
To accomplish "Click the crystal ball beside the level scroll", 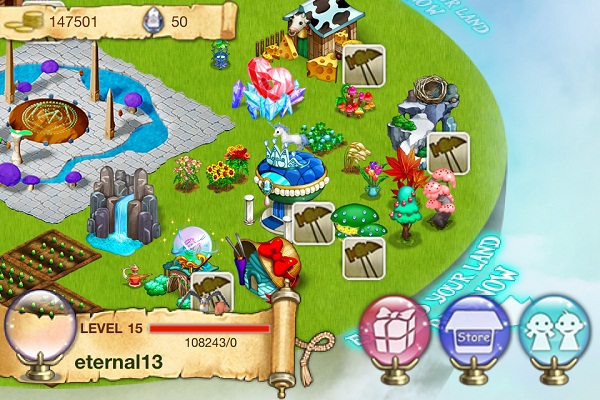I will (39, 335).
